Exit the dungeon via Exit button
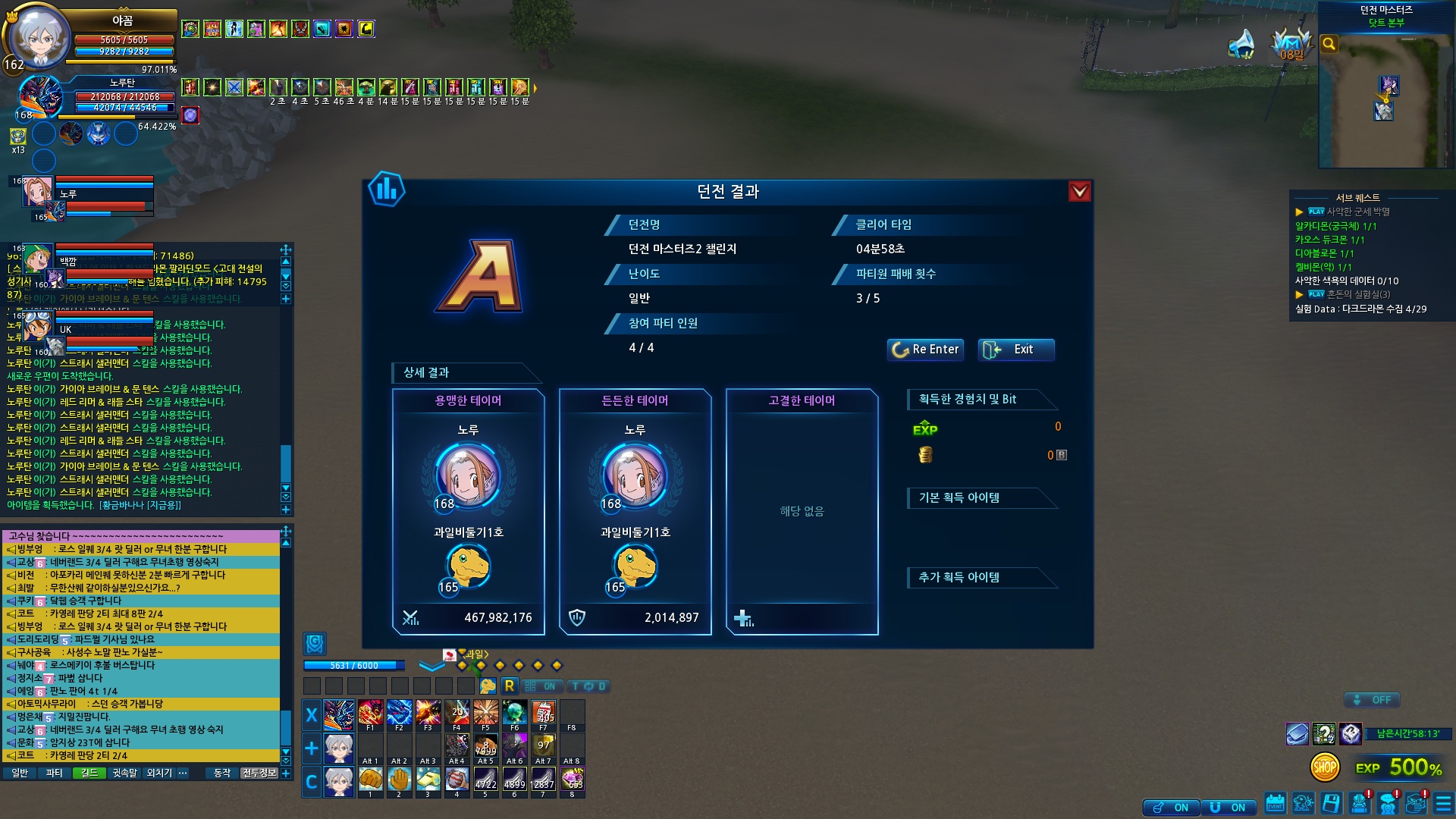Image resolution: width=1456 pixels, height=819 pixels. pos(1016,349)
